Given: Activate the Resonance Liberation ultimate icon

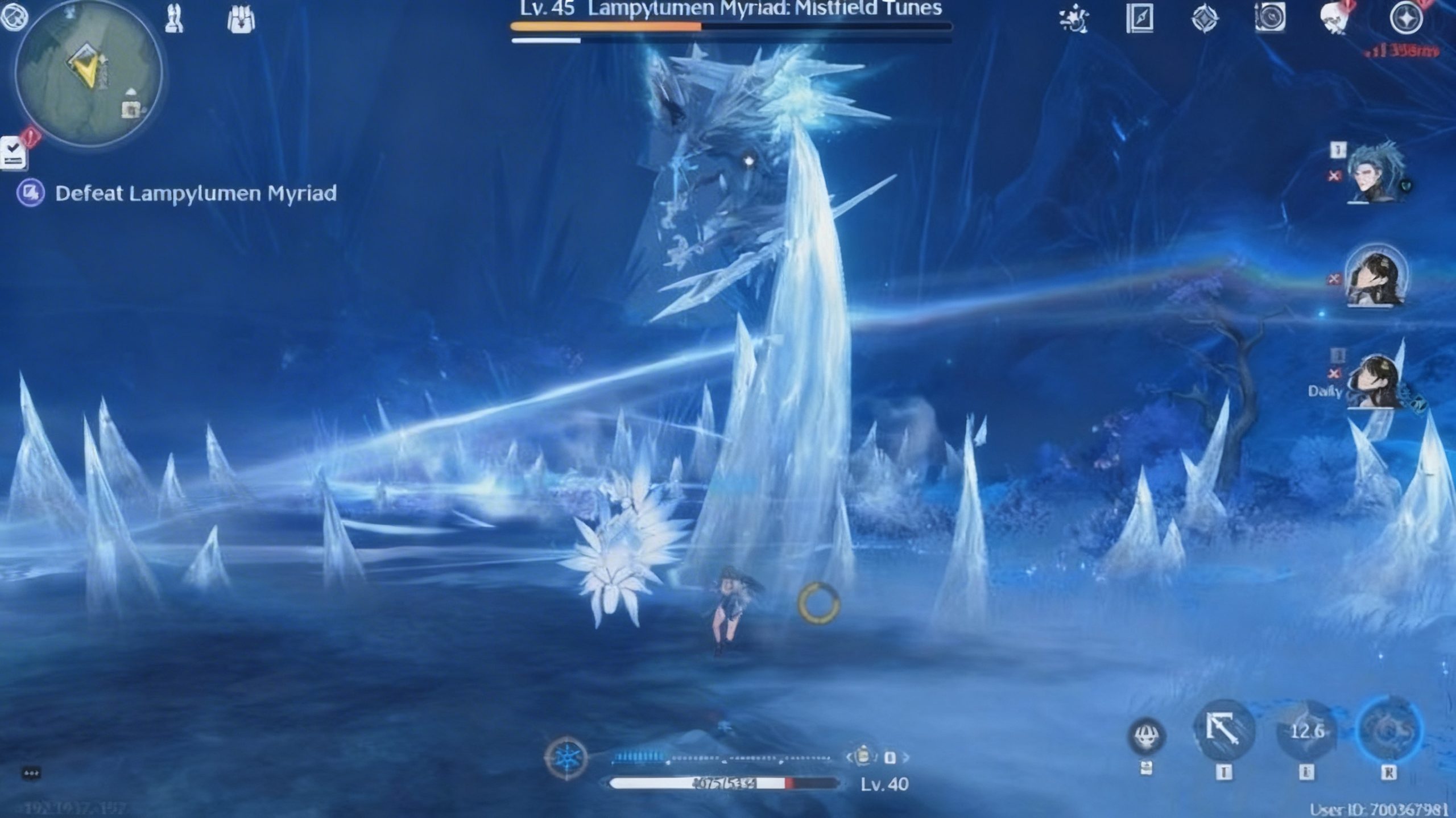Looking at the screenshot, I should click(1389, 730).
